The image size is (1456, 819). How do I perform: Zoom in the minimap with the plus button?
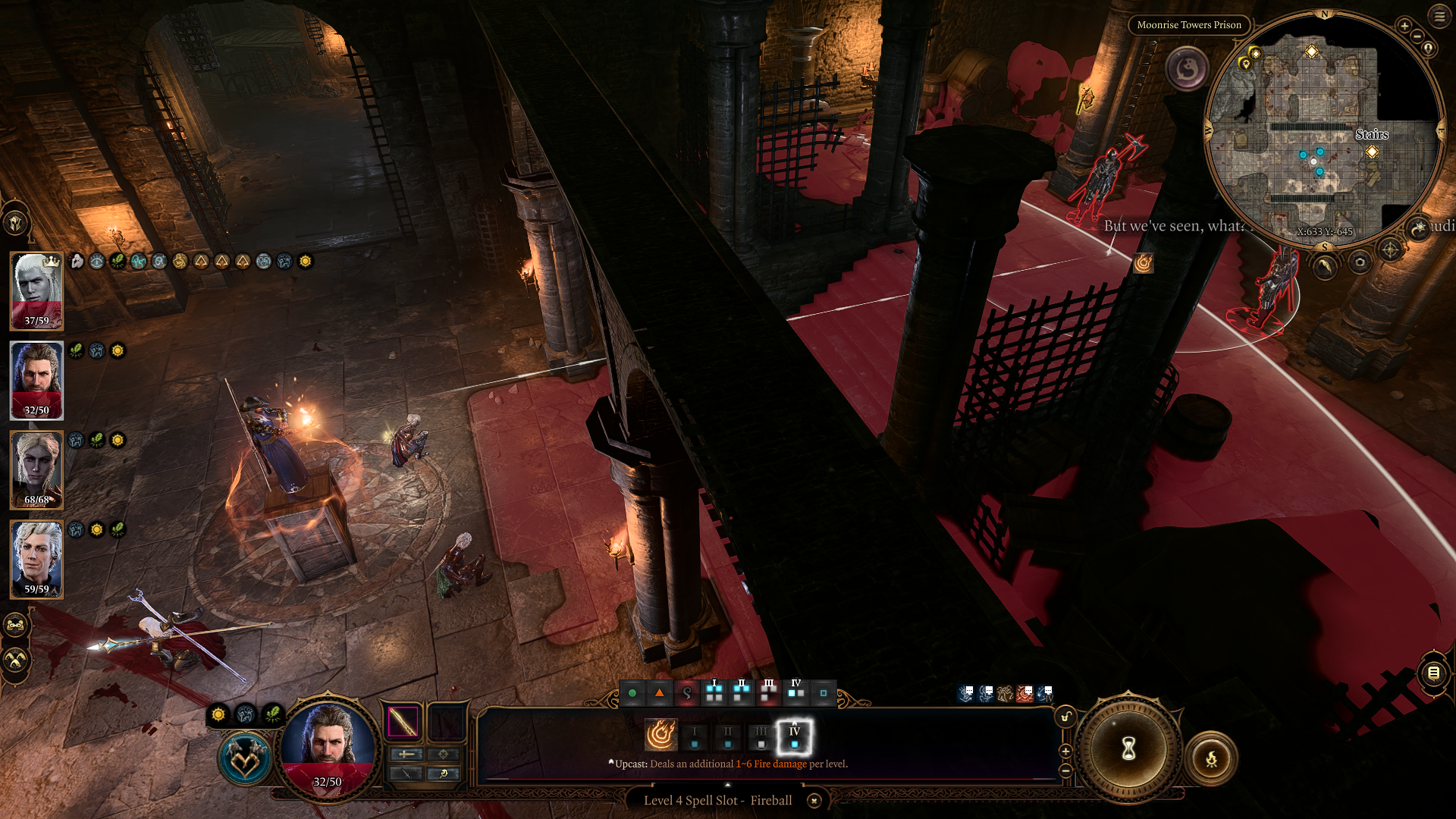point(1404,26)
